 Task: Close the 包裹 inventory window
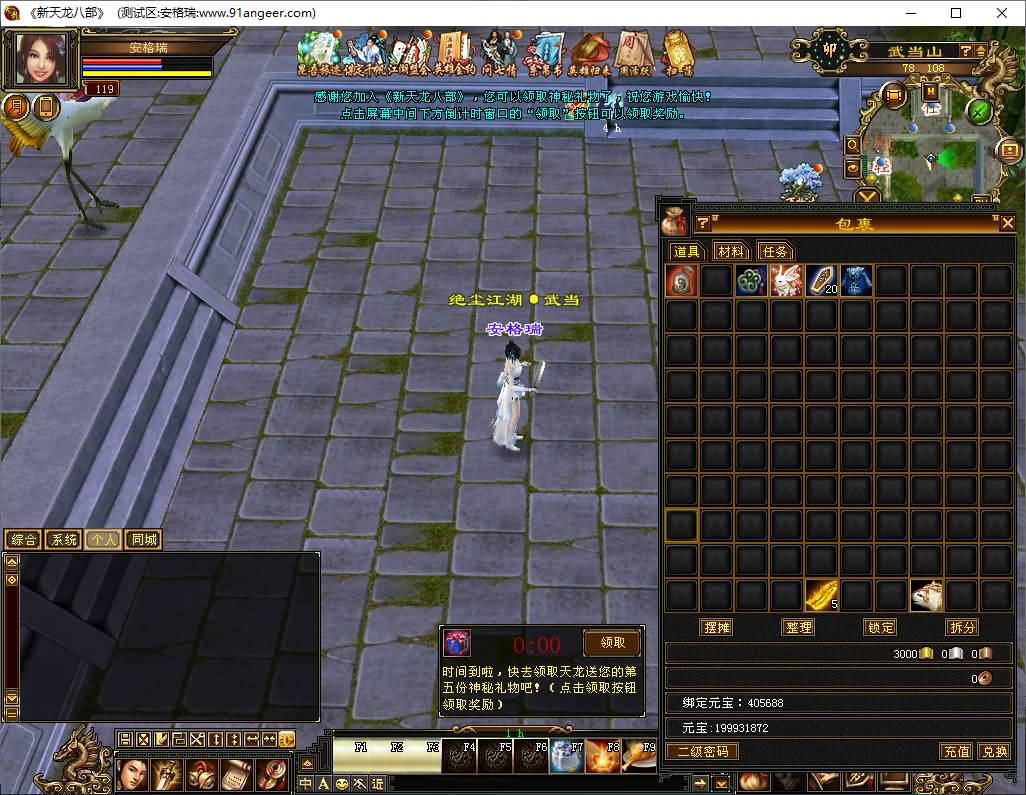[x=1007, y=223]
